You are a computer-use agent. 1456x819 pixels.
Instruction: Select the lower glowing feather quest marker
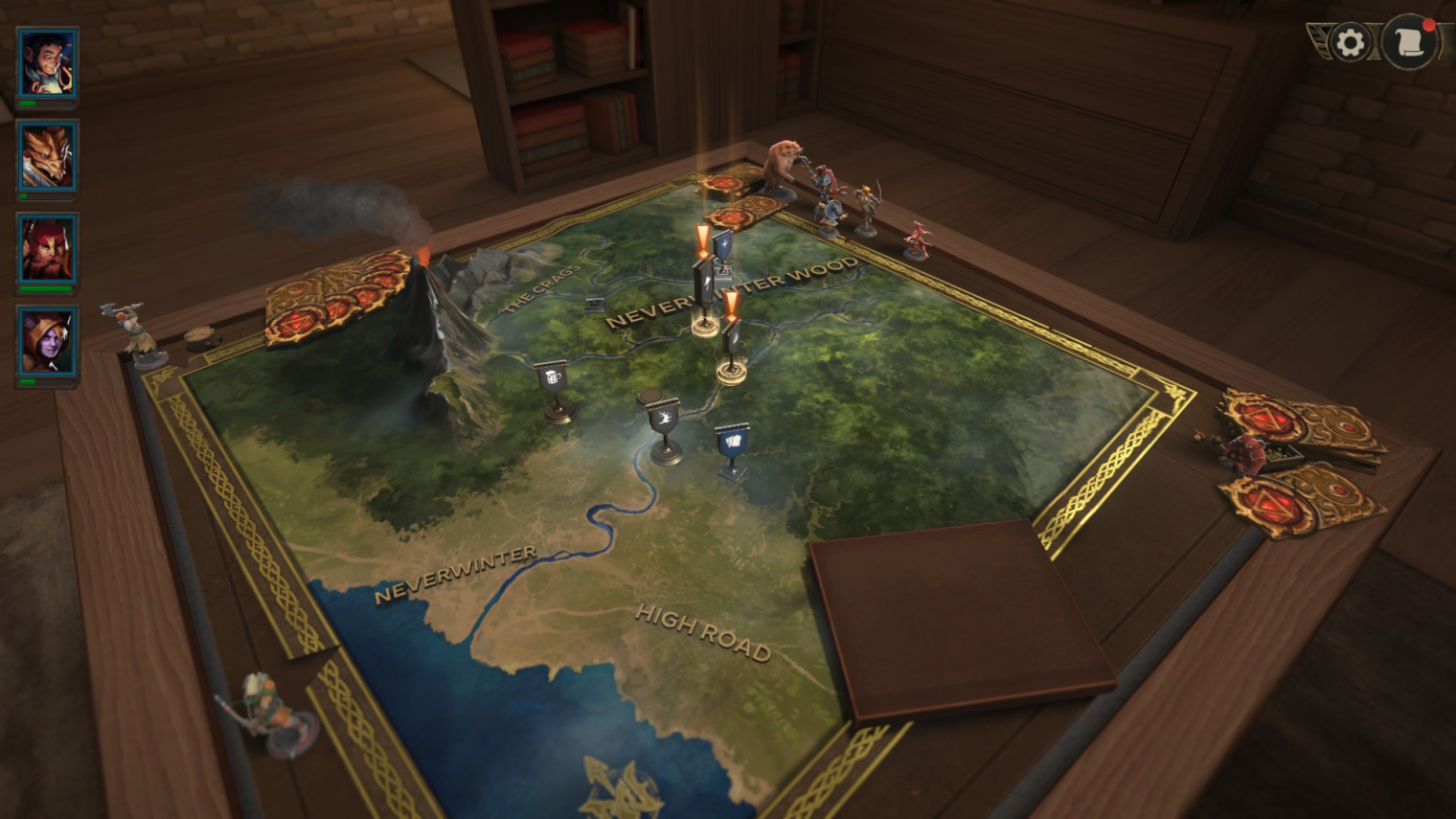732,337
